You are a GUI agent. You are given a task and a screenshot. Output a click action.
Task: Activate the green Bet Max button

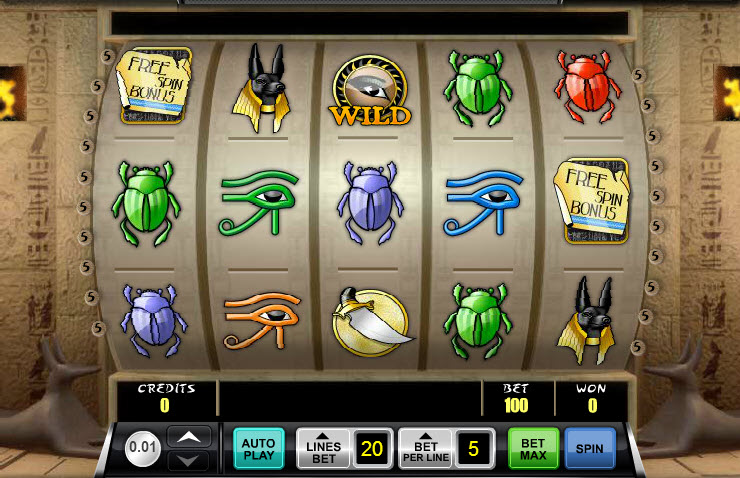(x=533, y=448)
